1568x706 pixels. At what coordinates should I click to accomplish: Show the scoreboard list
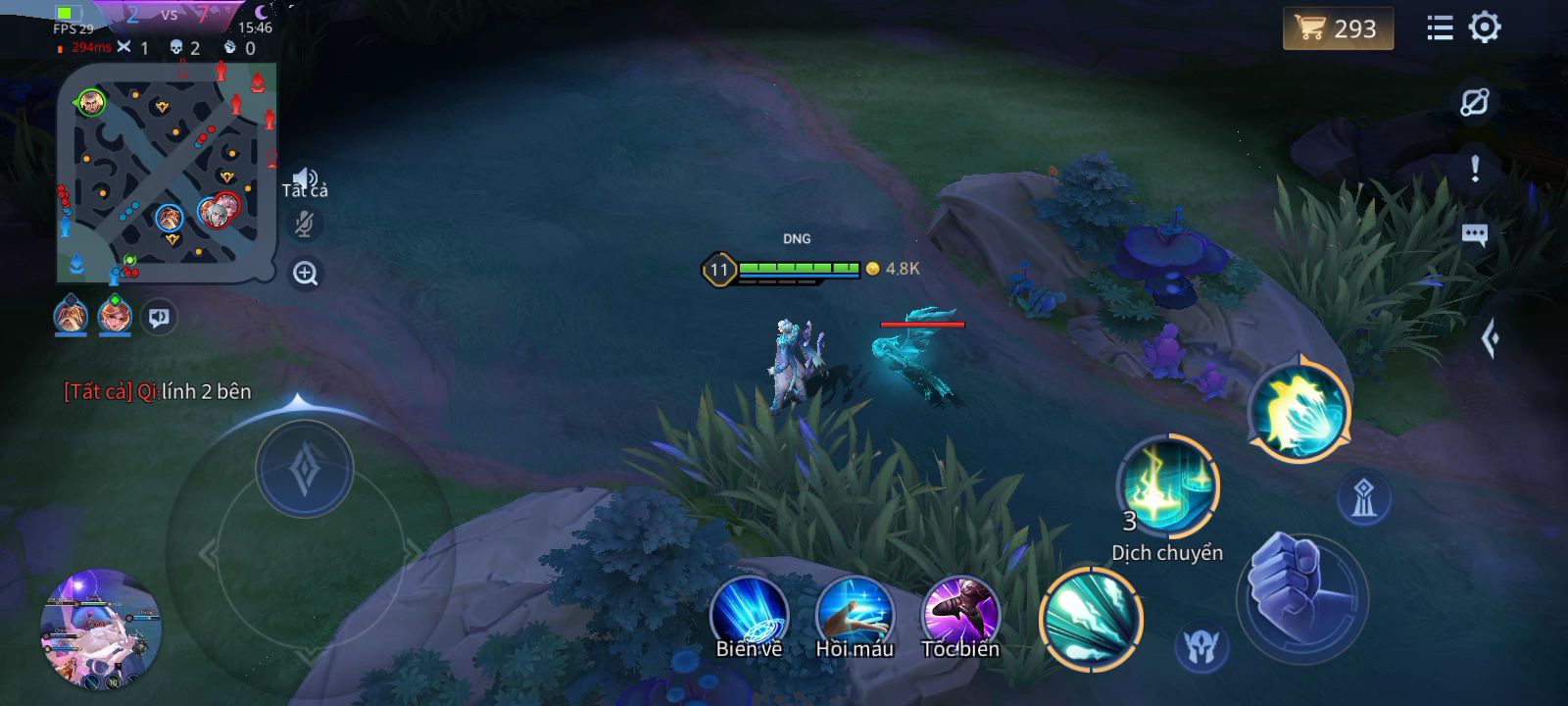1440,27
